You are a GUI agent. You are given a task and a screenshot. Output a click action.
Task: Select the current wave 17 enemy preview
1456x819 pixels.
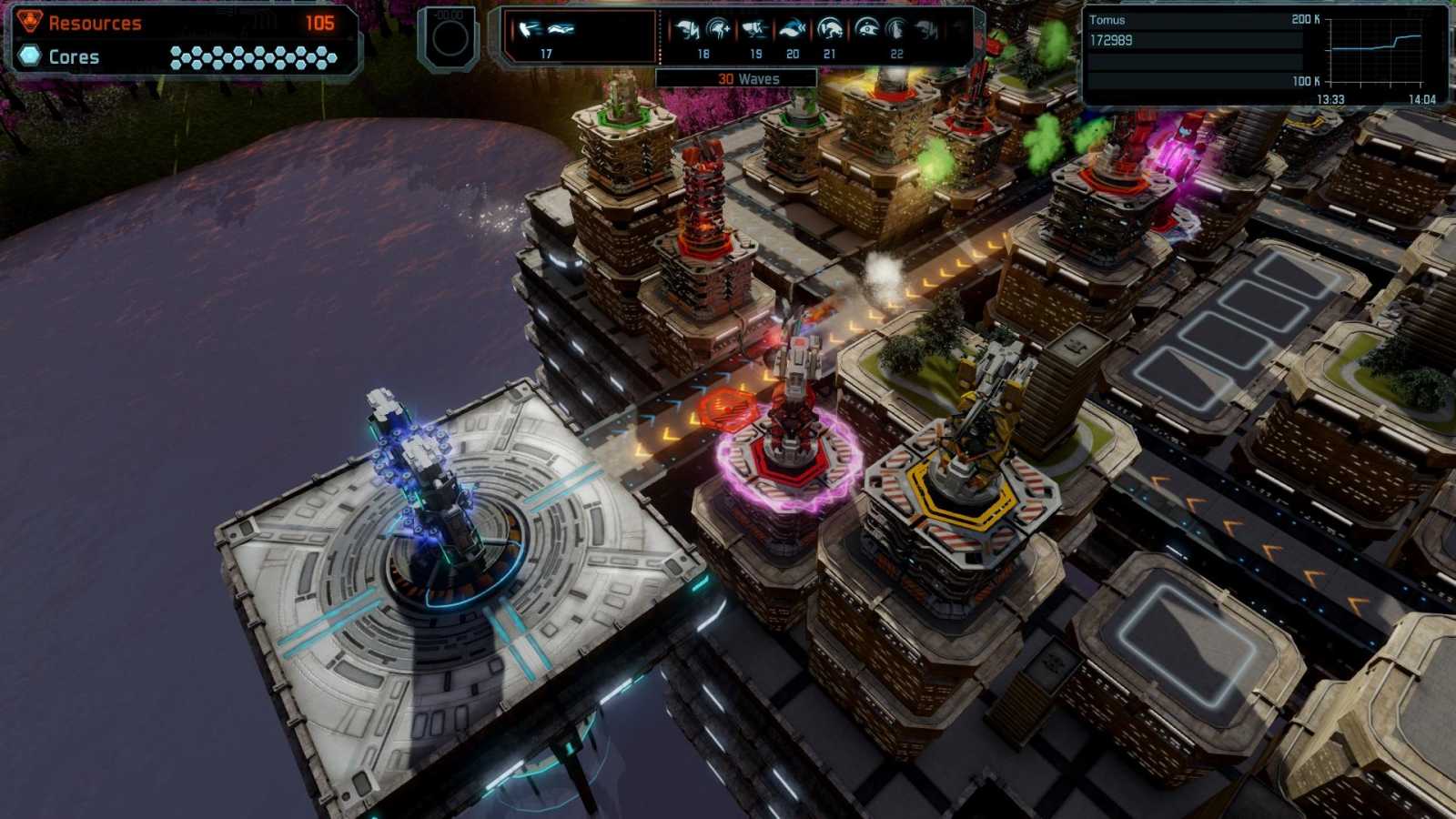point(546,31)
